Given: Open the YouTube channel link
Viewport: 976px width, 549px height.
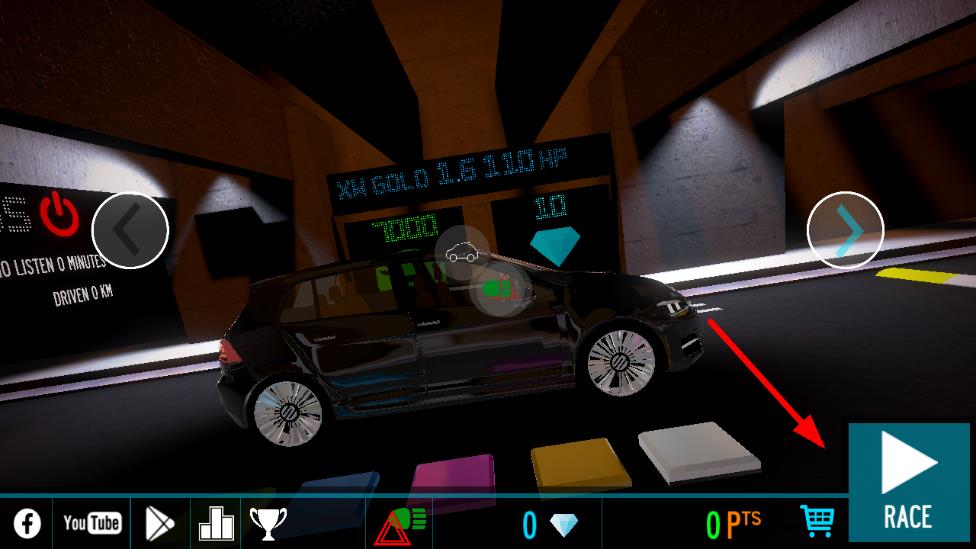Looking at the screenshot, I should pyautogui.click(x=91, y=523).
